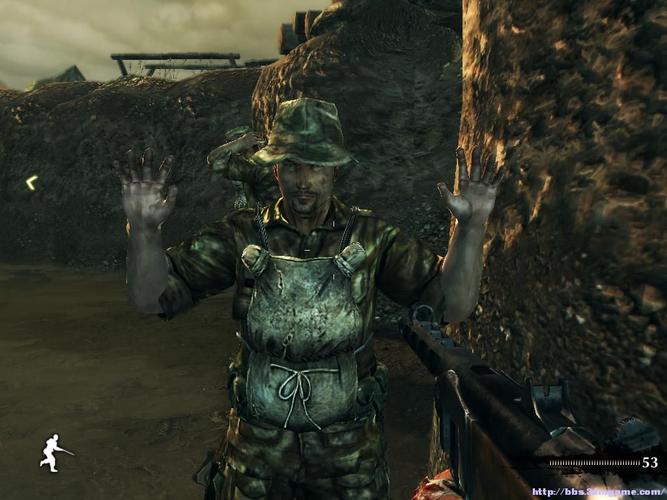Click the running soldier stance icon
The height and width of the screenshot is (500, 667).
pyautogui.click(x=55, y=452)
